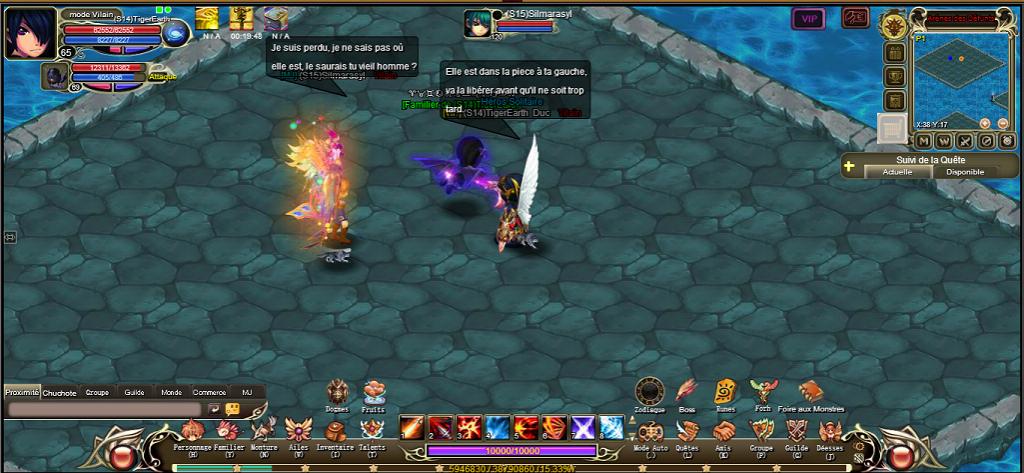Toggle Mode Auto combat
The width and height of the screenshot is (1024, 473).
point(650,431)
